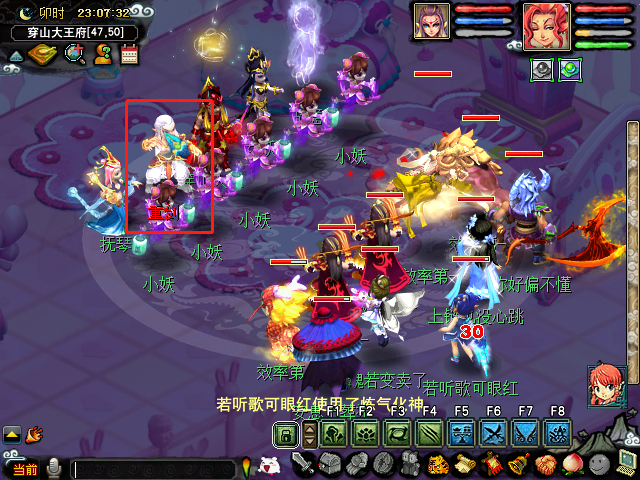Screen dimensions: 640x480
Task: Open the red-haired player character portrait
Action: tap(546, 26)
